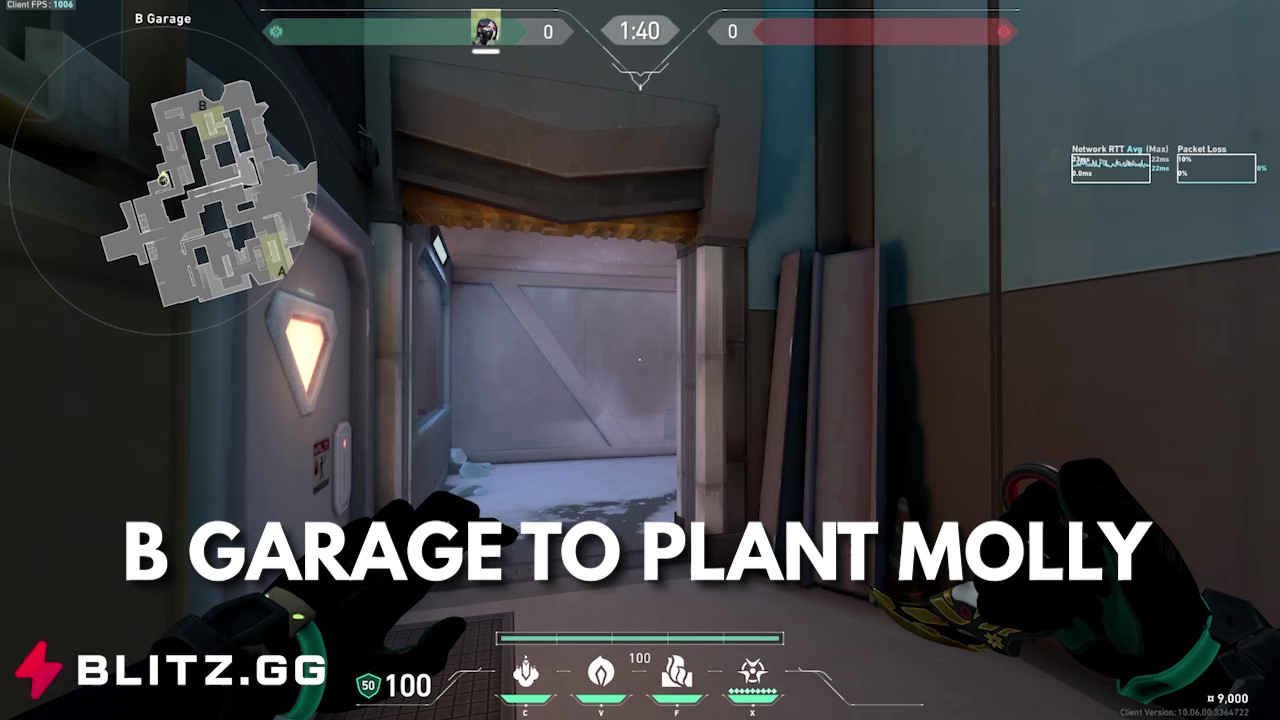Click the shield icon beside the armor value

(367, 686)
